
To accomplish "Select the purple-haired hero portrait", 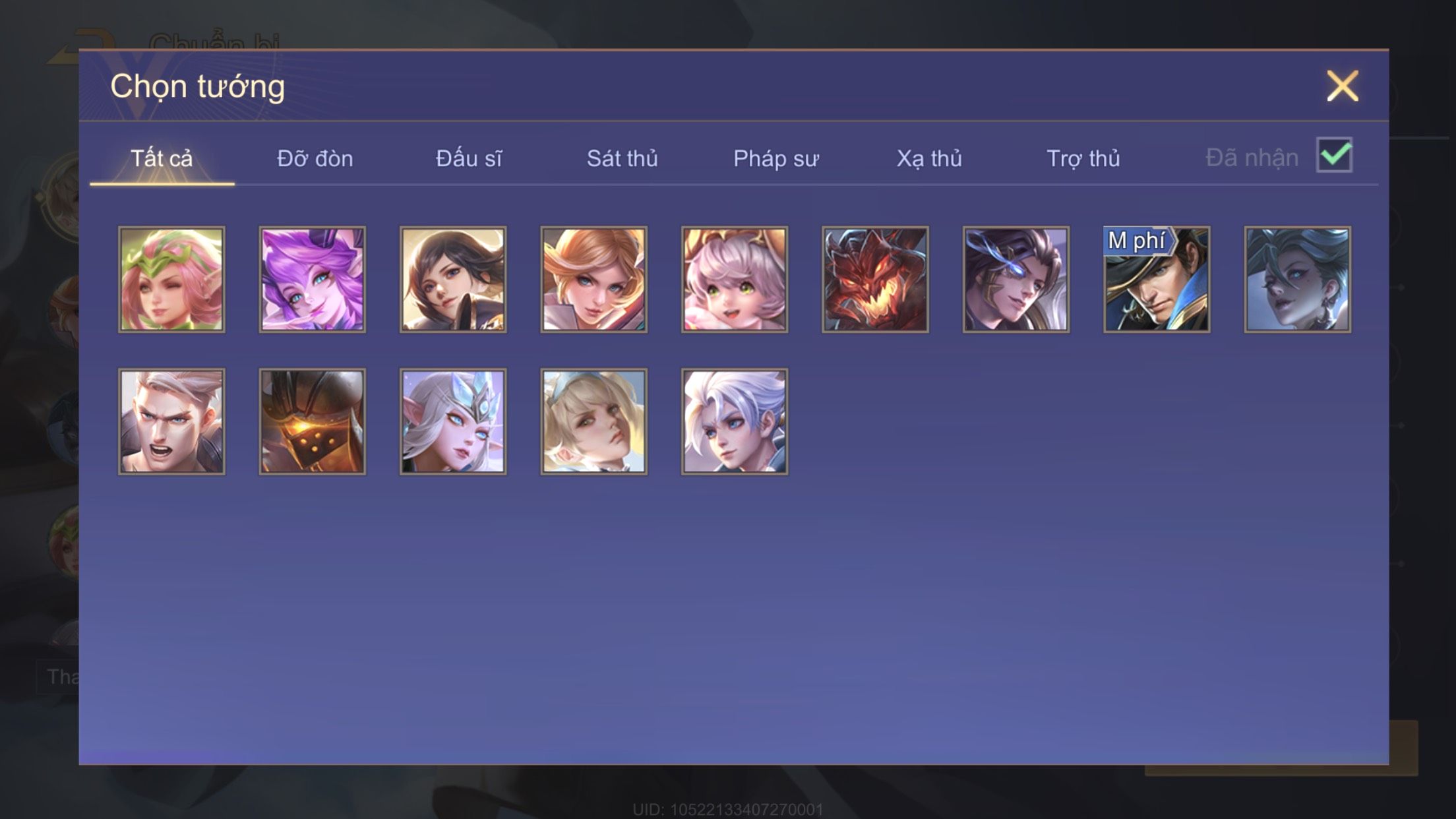I will point(313,280).
